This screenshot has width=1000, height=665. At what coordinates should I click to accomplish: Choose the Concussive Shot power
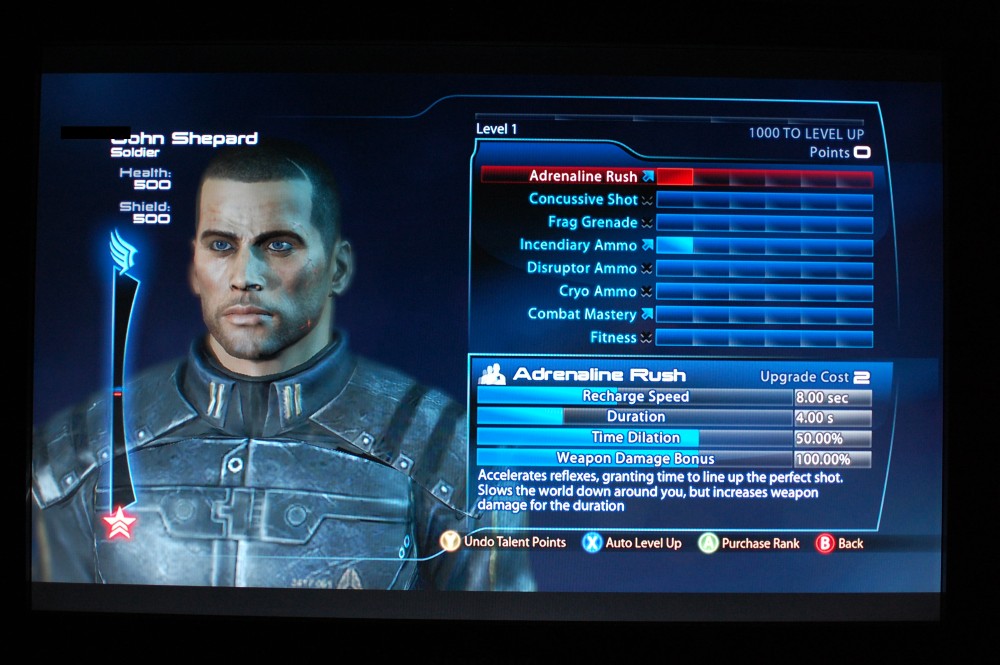click(x=583, y=200)
